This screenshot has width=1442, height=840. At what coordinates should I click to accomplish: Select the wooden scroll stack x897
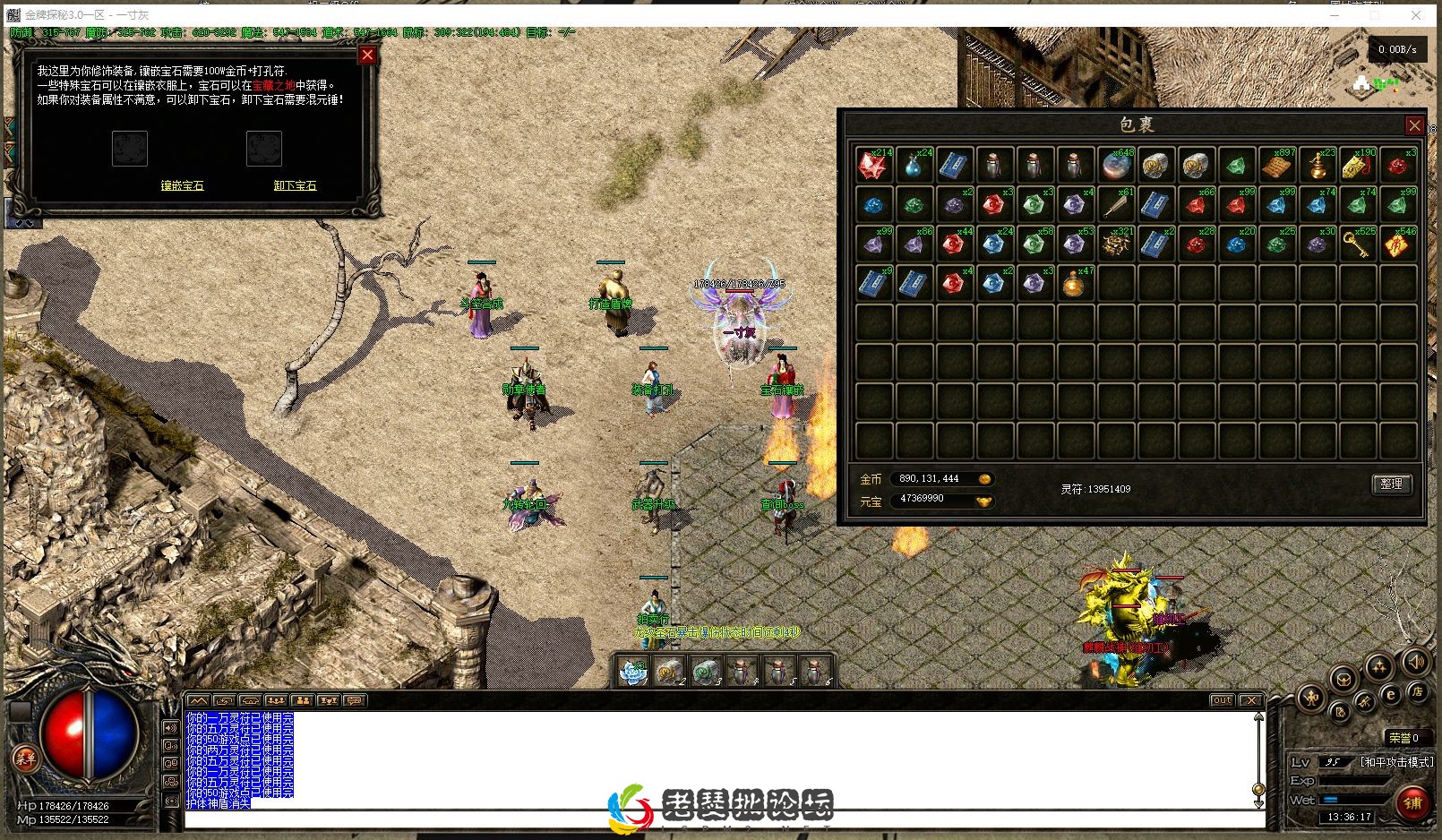pyautogui.click(x=1276, y=165)
